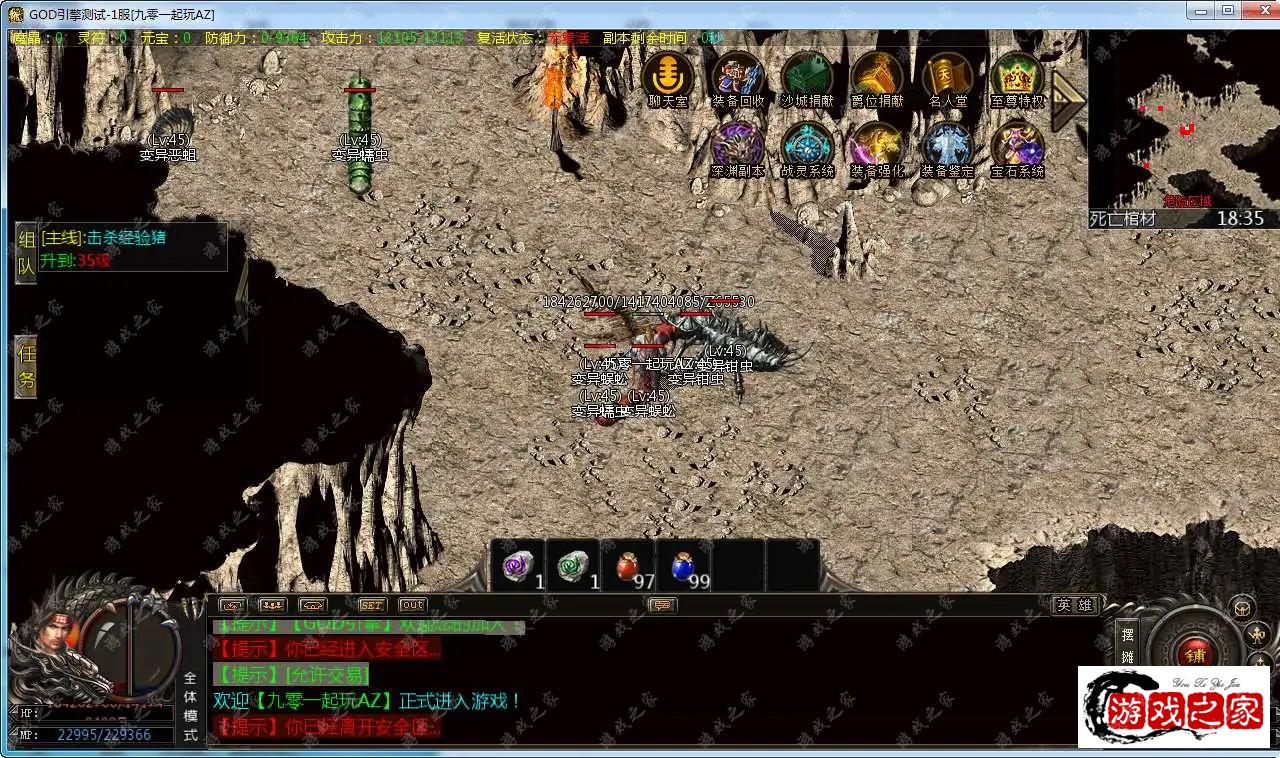The width and height of the screenshot is (1280, 758).
Task: Use the blue potion in the hotbar
Action: pyautogui.click(x=684, y=567)
